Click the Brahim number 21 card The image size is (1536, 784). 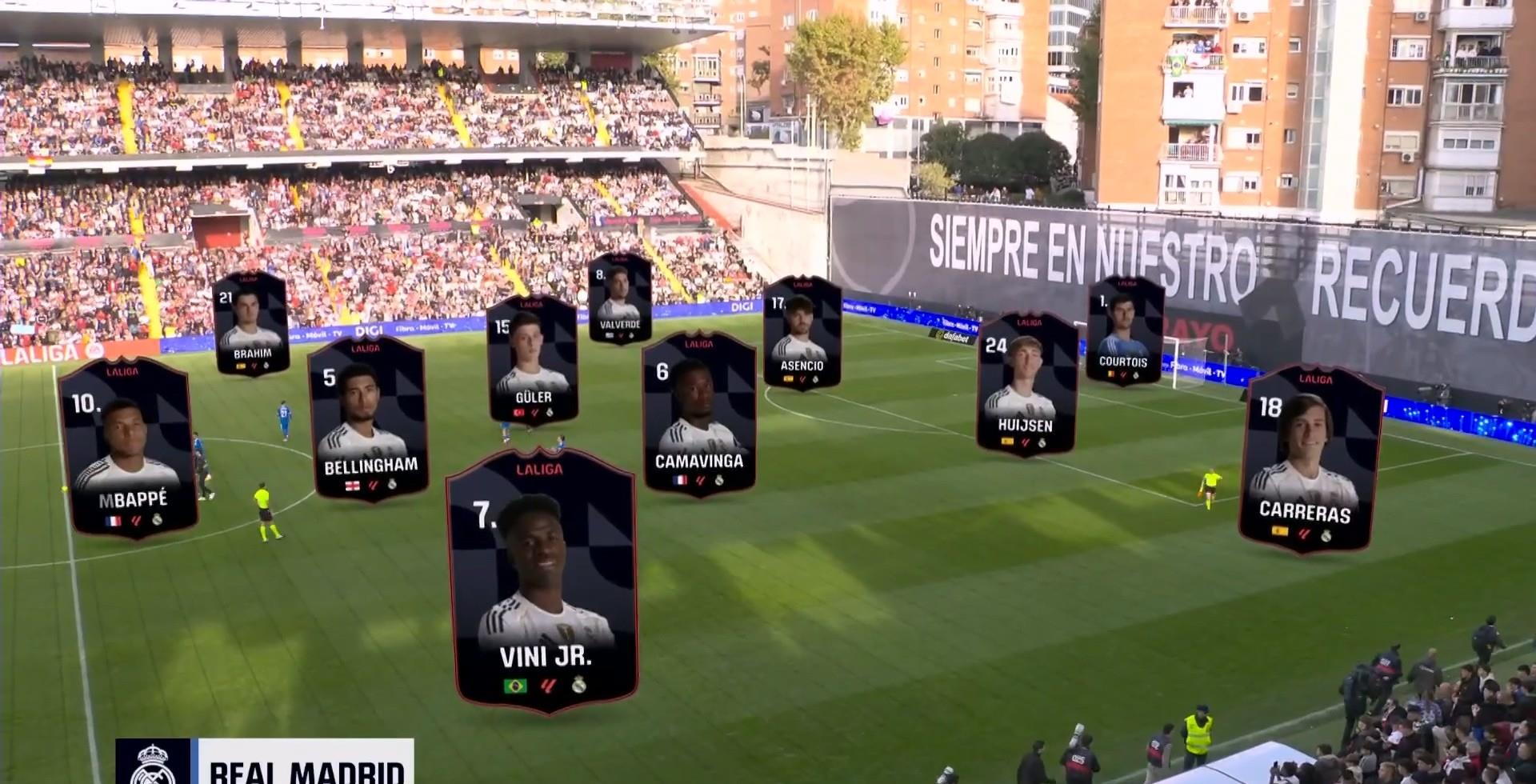click(x=251, y=323)
